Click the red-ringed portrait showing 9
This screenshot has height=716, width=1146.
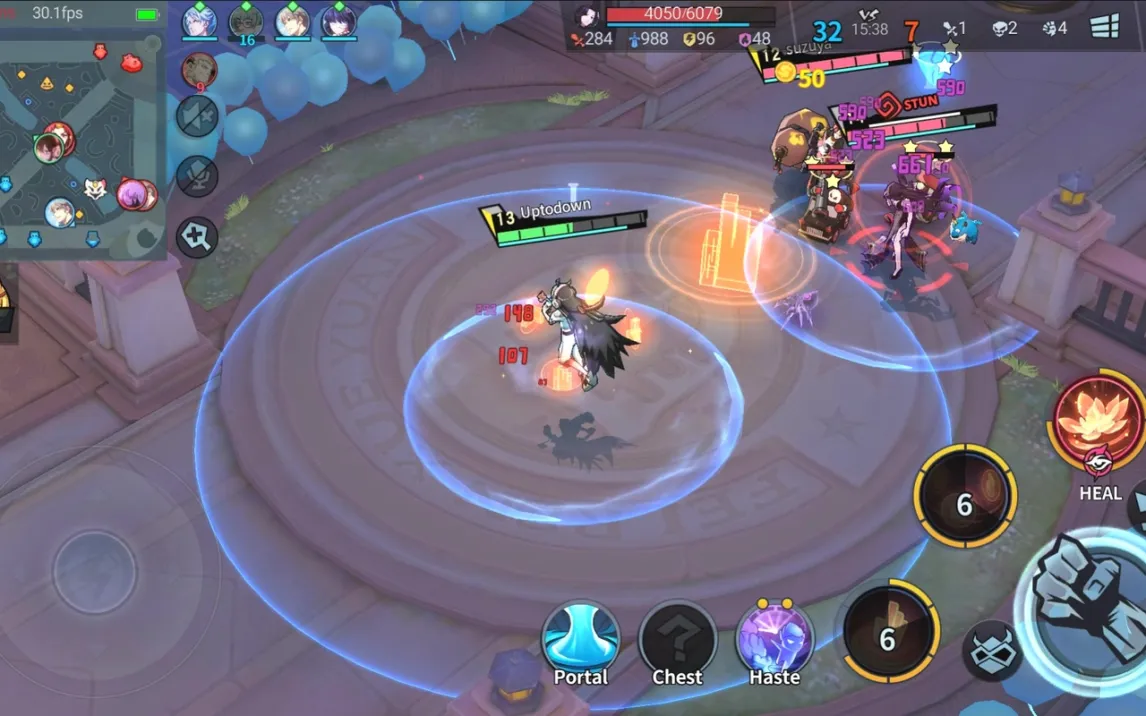[199, 70]
